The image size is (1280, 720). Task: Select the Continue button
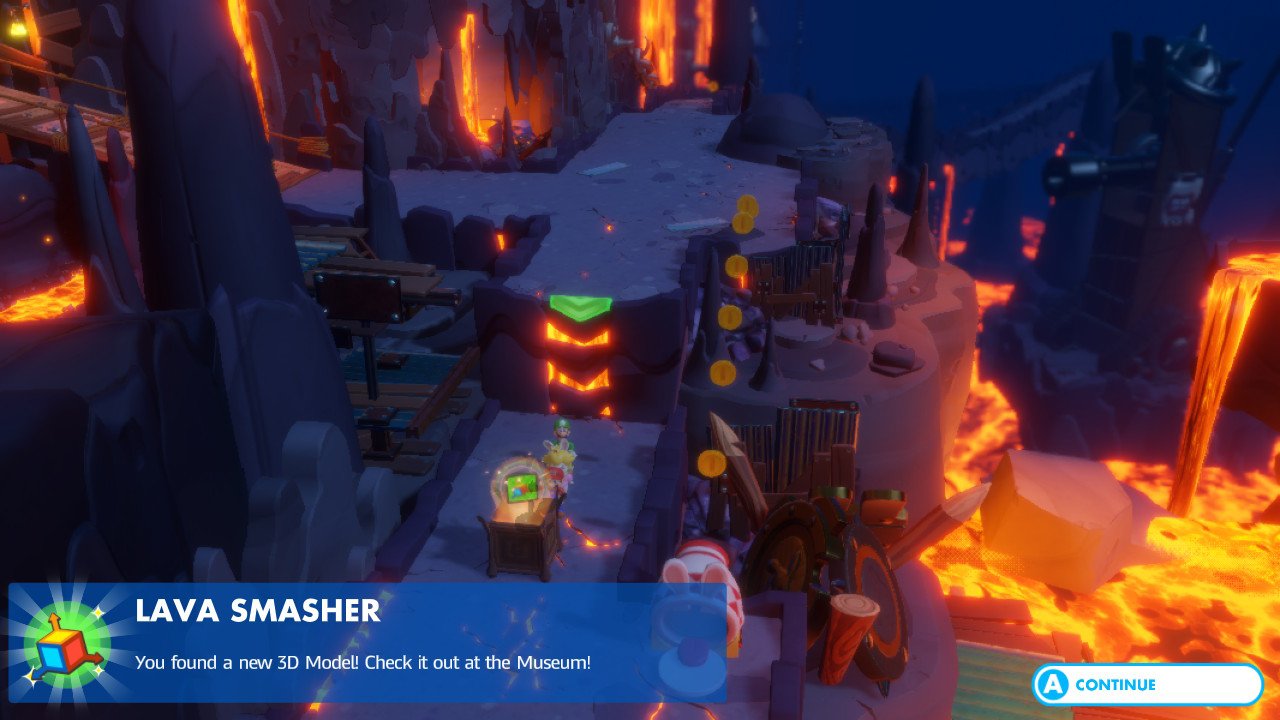(x=1147, y=685)
